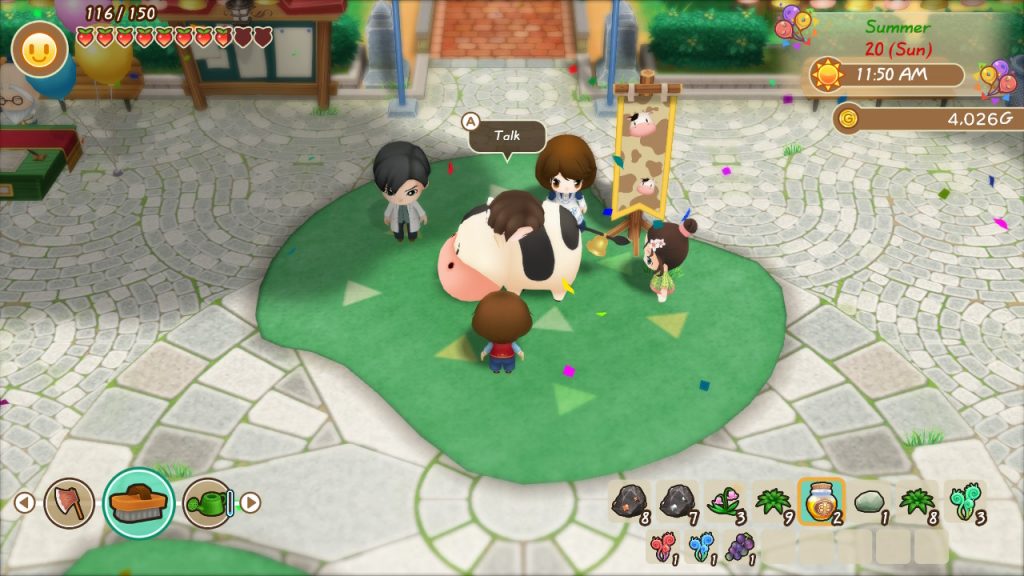Select the grey stone item slot
The height and width of the screenshot is (576, 1024).
point(869,502)
